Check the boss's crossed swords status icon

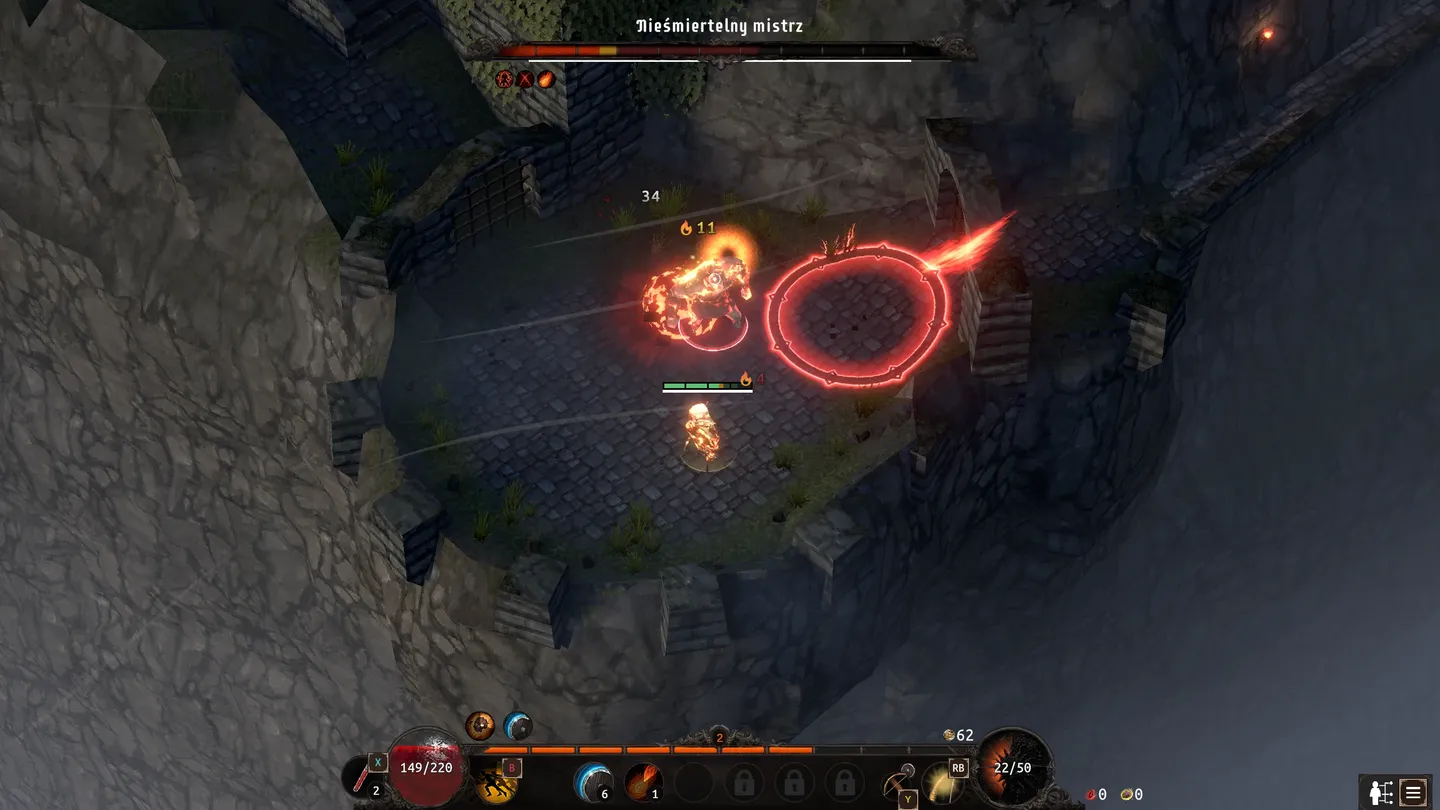[525, 79]
